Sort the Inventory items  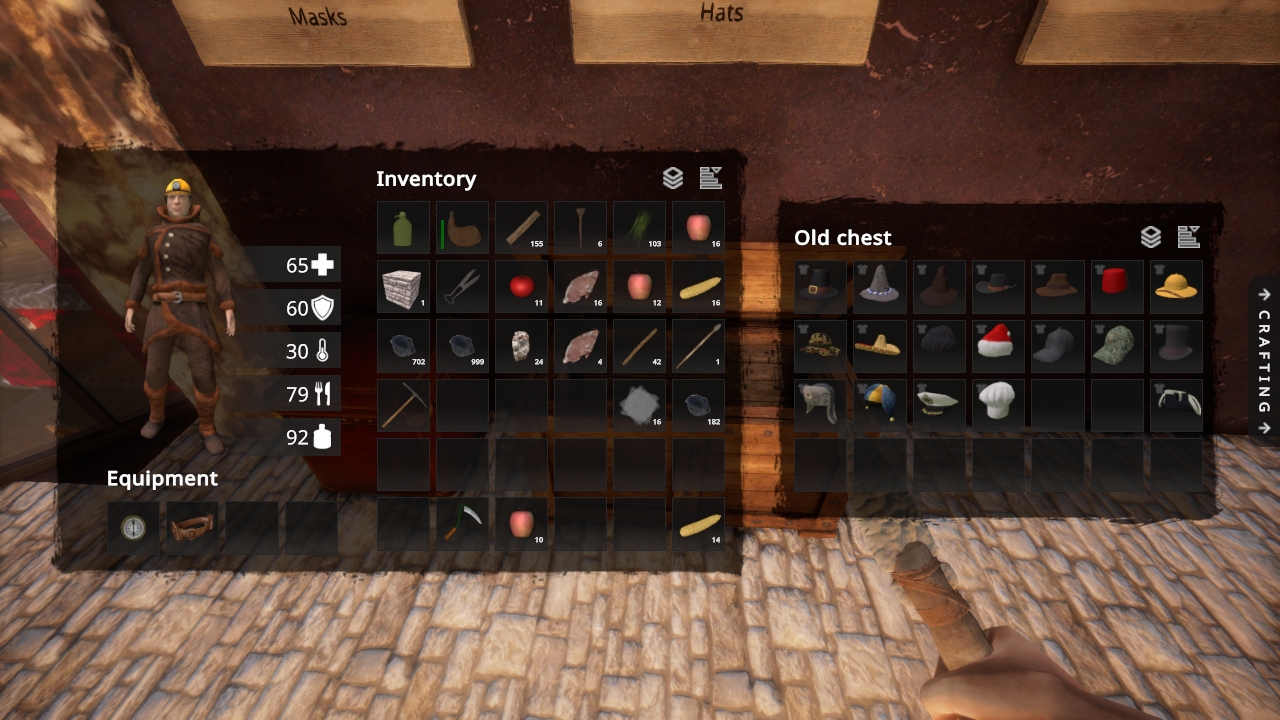click(711, 178)
